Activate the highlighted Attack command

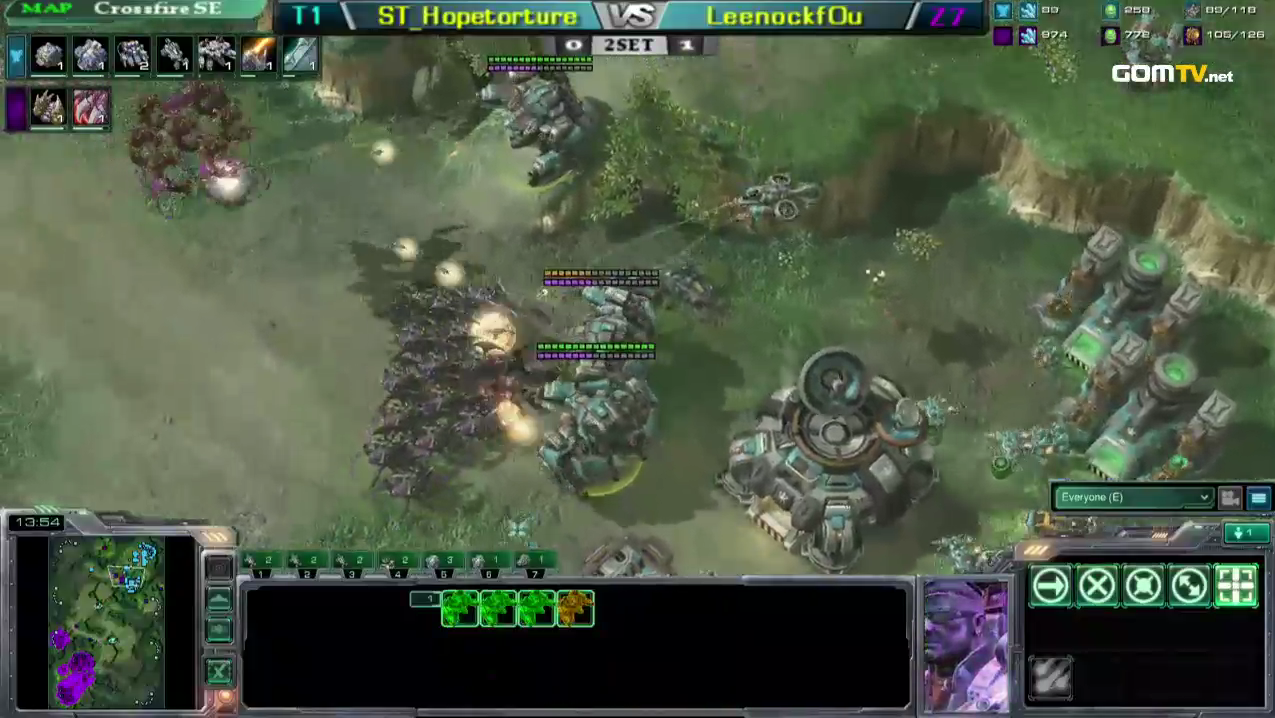tap(1236, 586)
